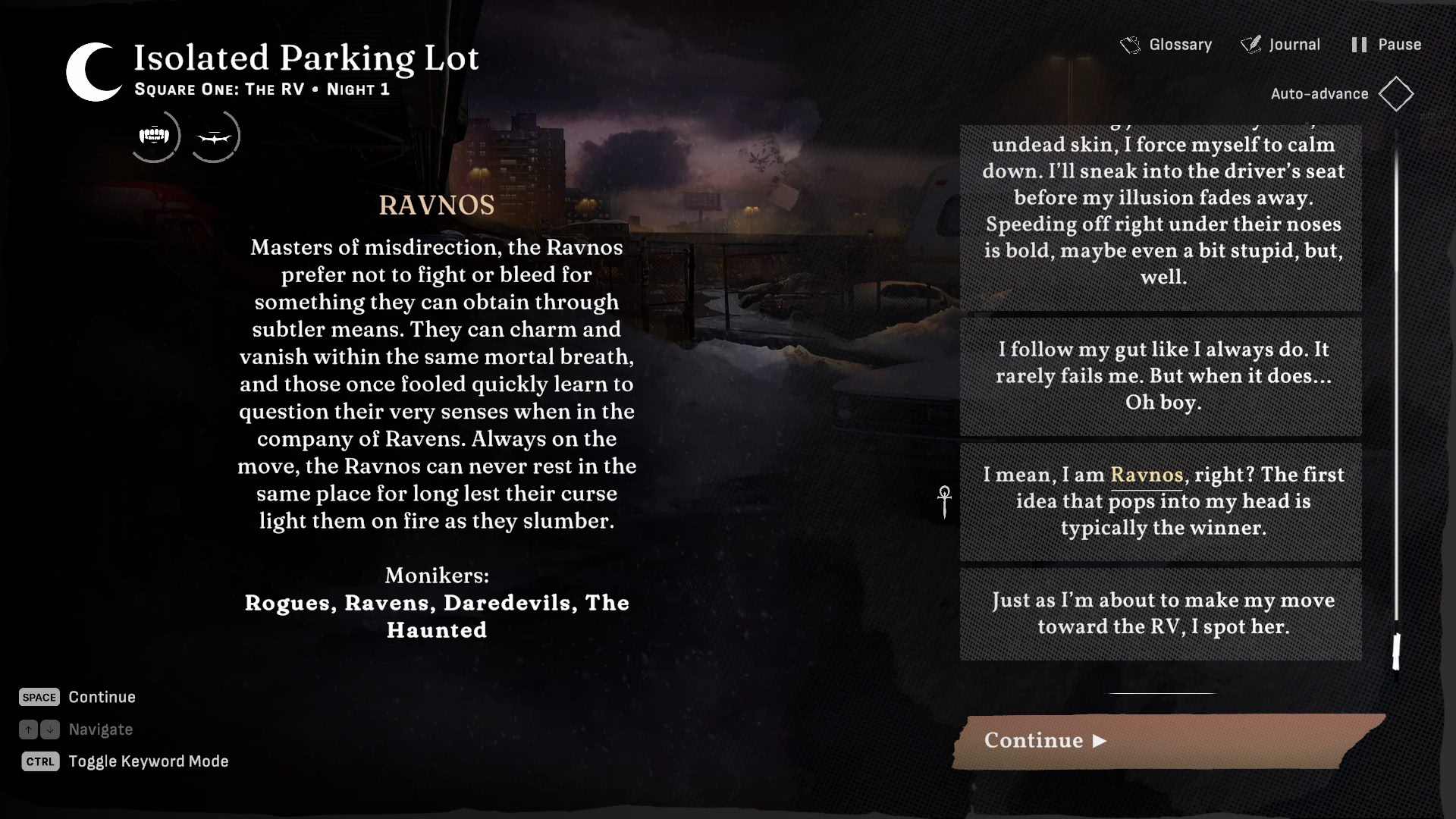1456x819 pixels.
Task: Select the 'I mean, I am Ravnos' option
Action: pos(1160,501)
